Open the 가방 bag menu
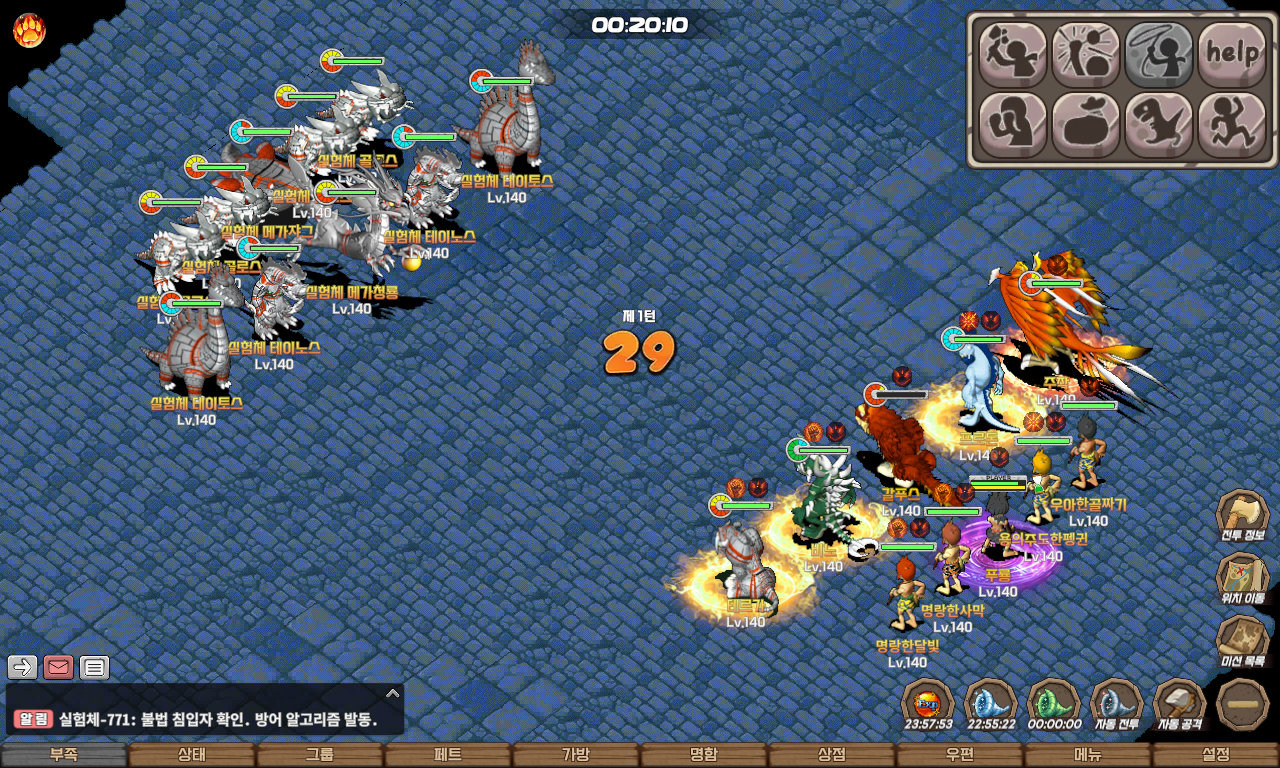Image resolution: width=1280 pixels, height=768 pixels. click(576, 755)
